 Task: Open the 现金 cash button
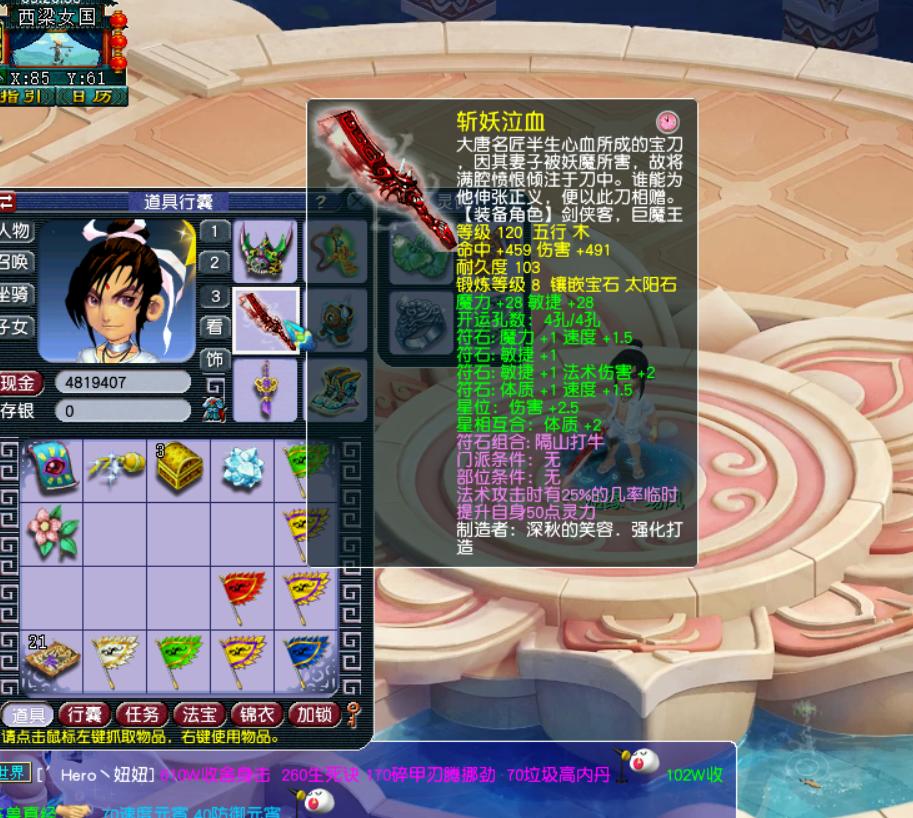click(19, 383)
